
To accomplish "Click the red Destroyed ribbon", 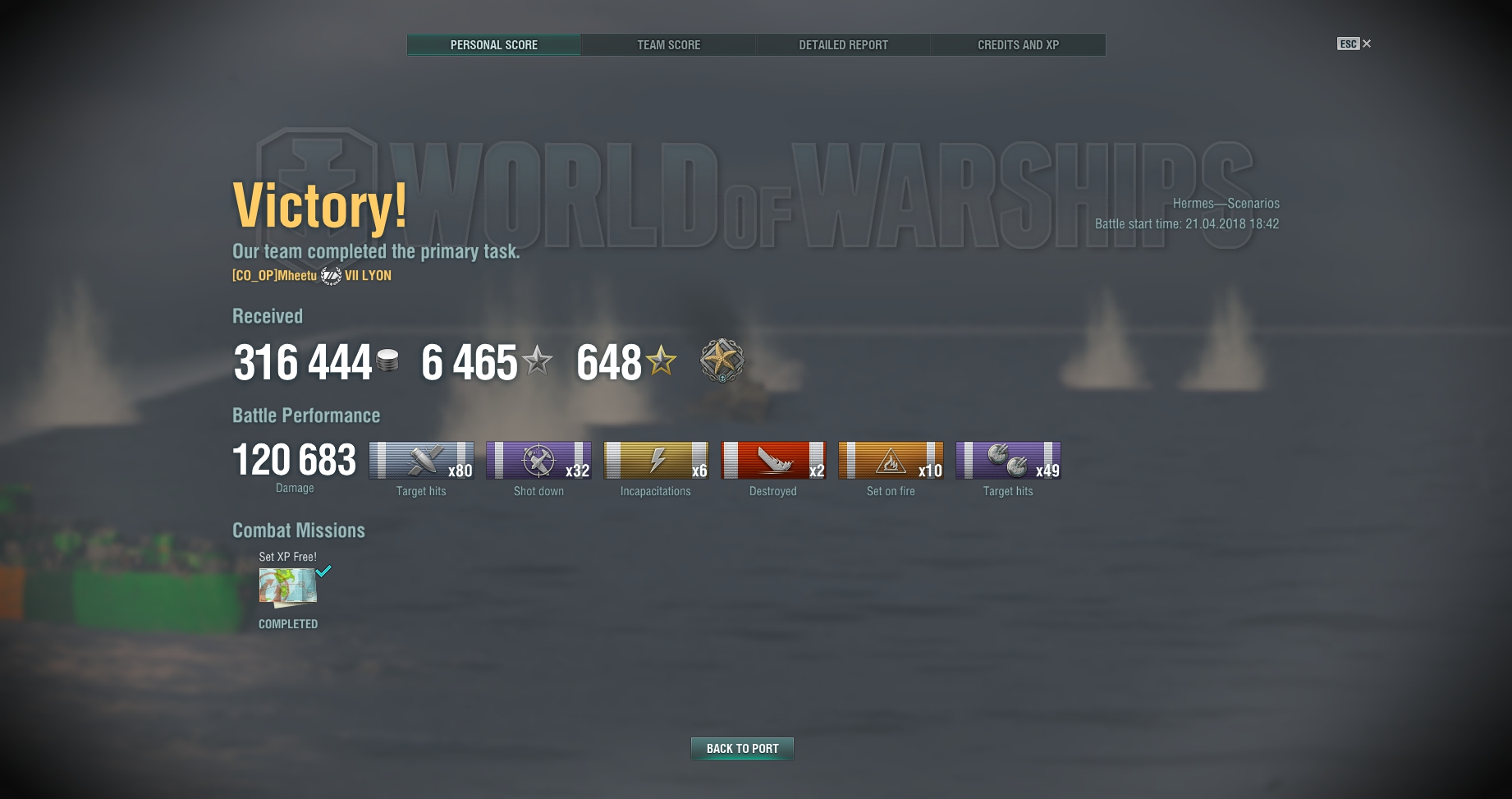I will tap(773, 460).
